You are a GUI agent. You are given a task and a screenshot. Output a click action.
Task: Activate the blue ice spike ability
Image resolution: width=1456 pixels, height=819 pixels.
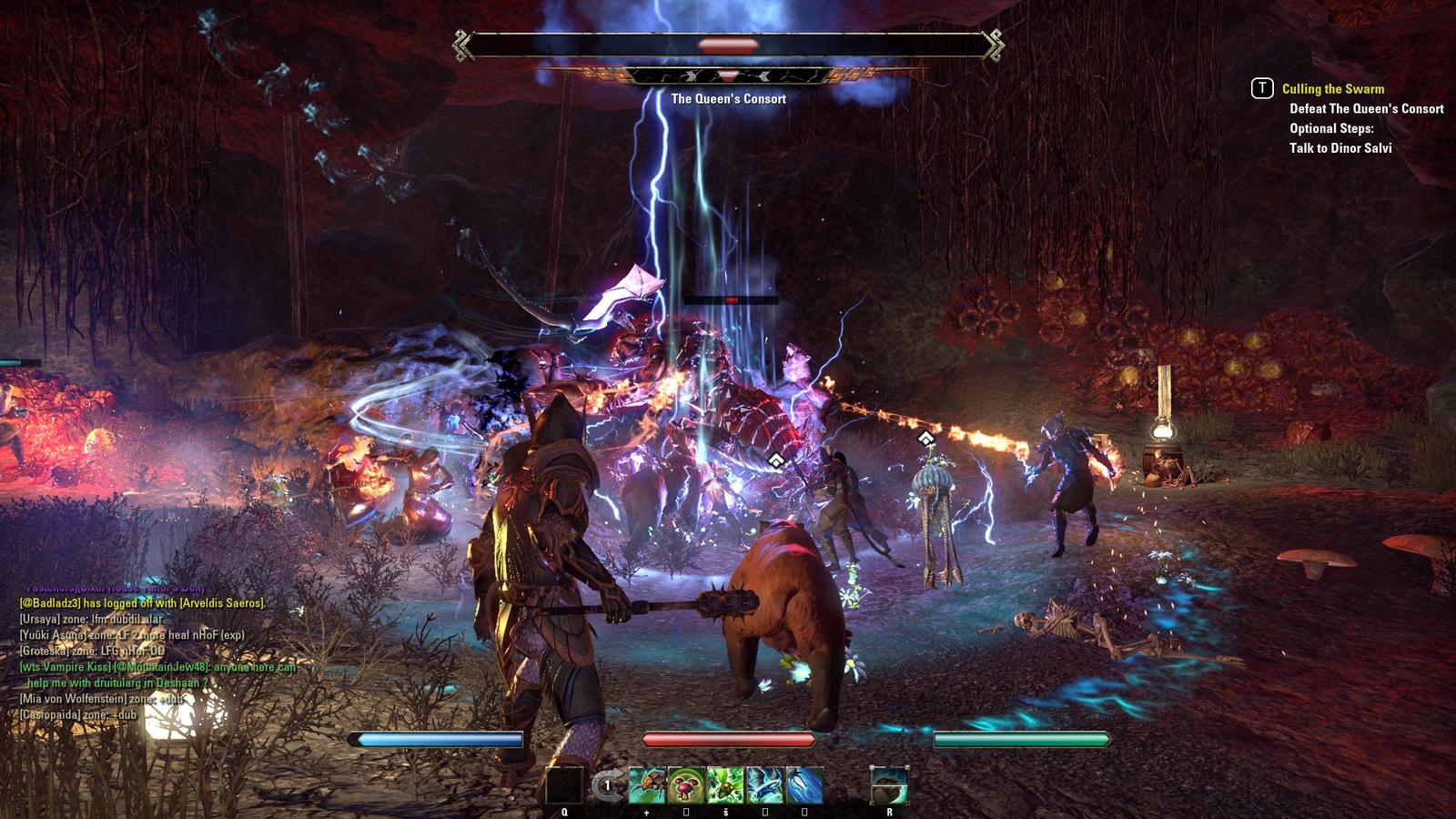804,785
